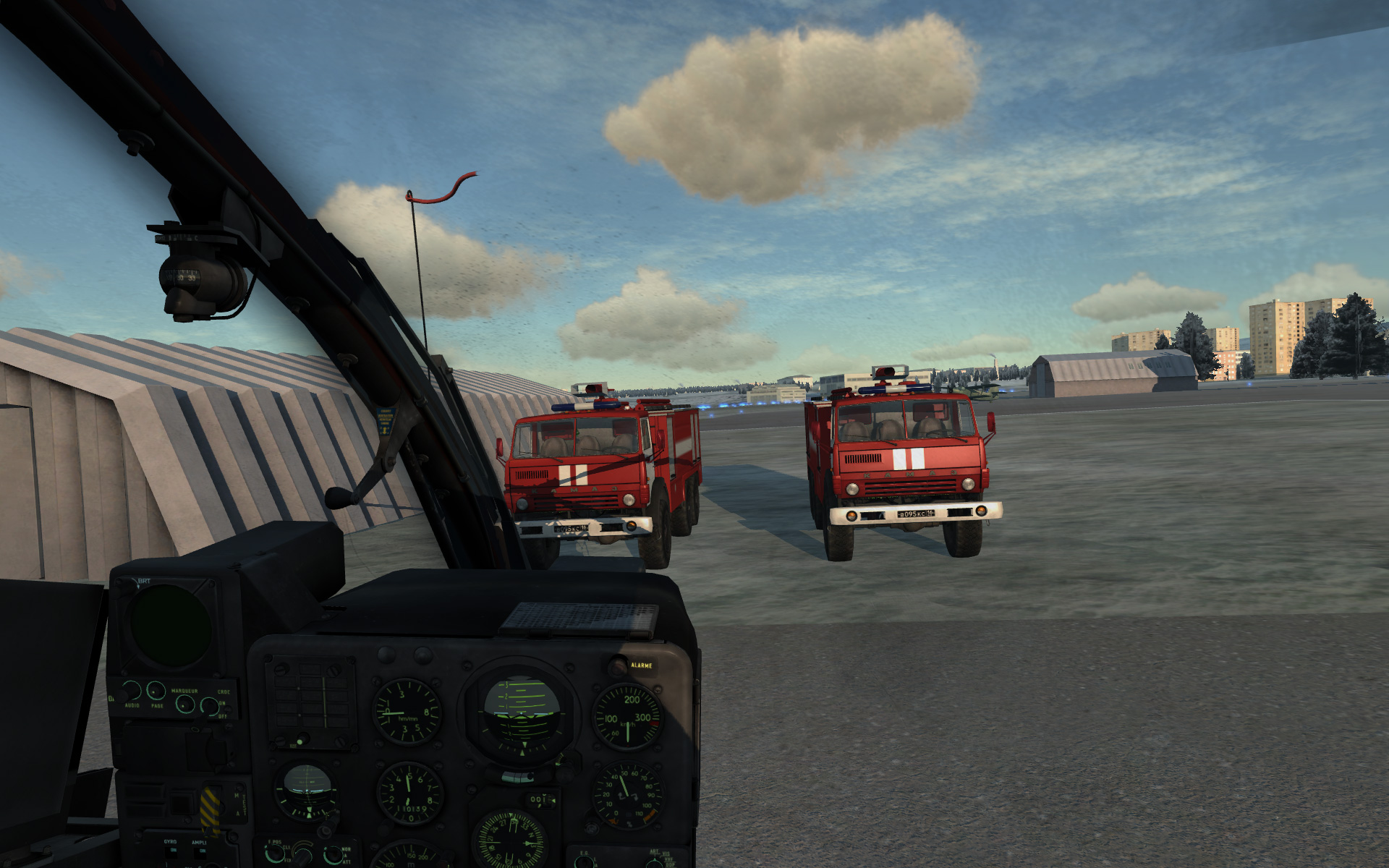
Task: Adjust the MARQUEUR knob
Action: pos(185,704)
